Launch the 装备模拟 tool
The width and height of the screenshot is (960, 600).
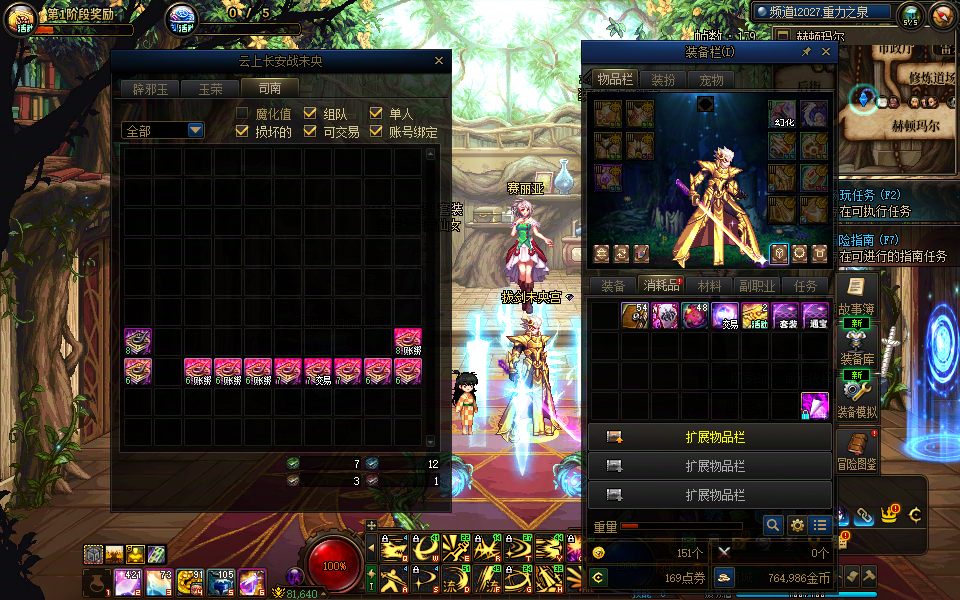coord(856,397)
